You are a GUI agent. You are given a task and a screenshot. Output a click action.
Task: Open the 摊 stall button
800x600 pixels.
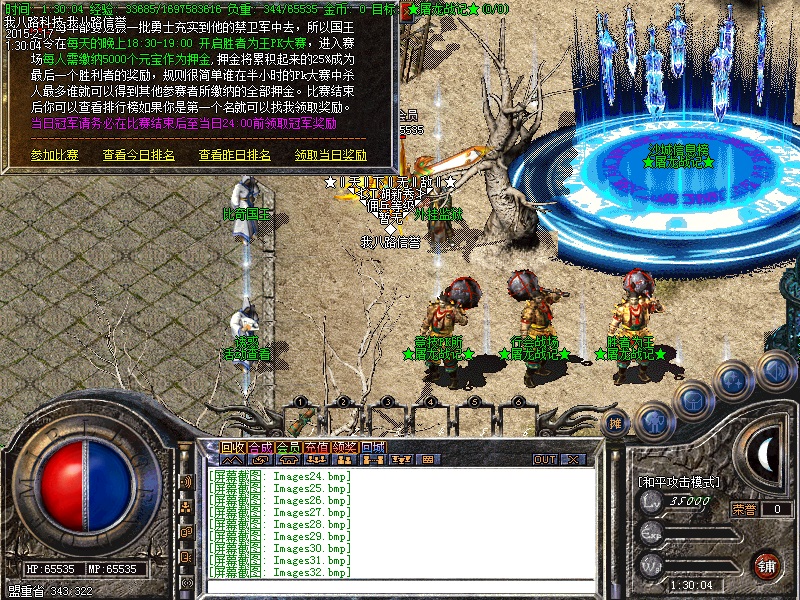[616, 422]
